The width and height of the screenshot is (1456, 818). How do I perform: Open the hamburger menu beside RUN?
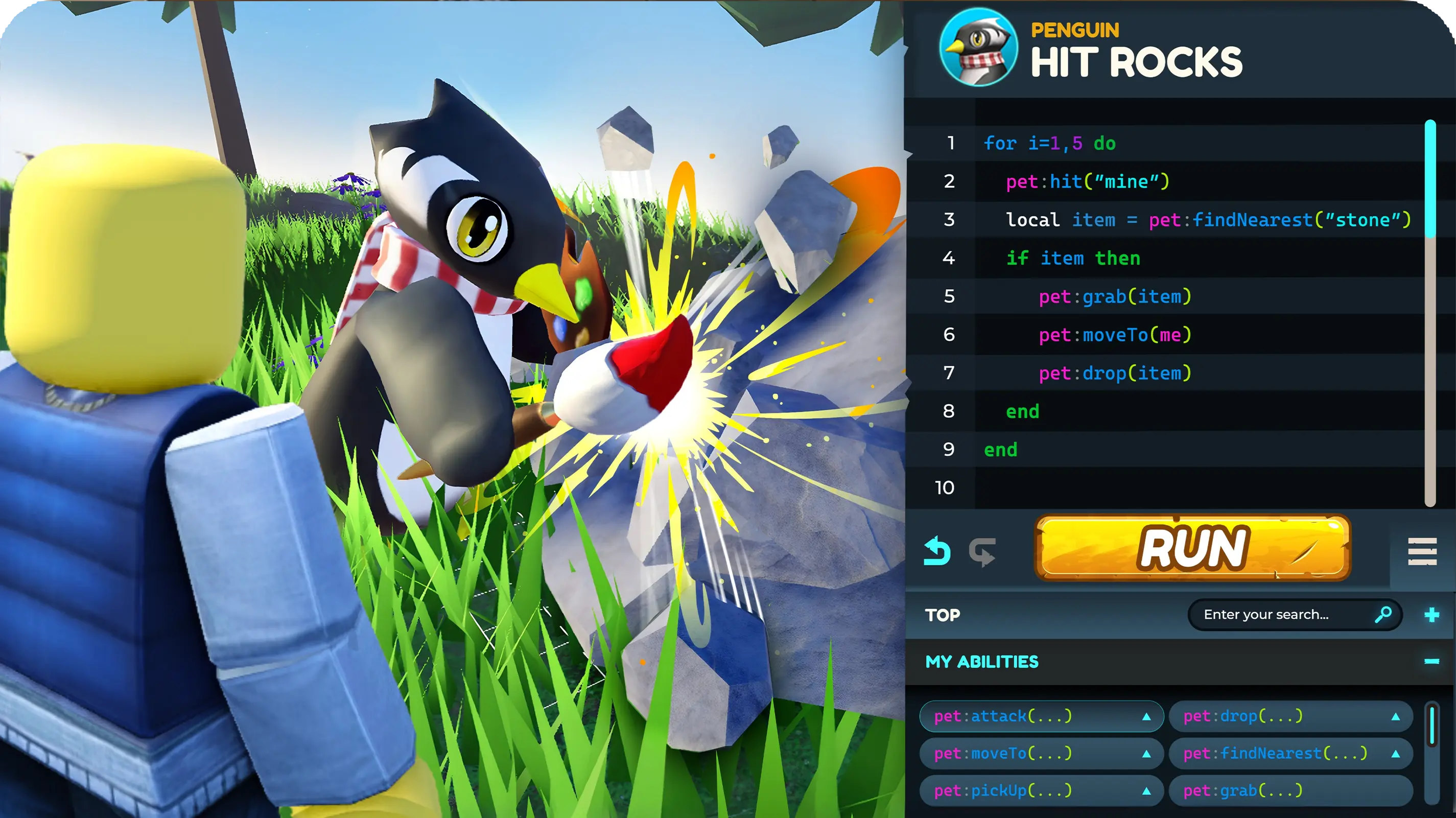[1422, 551]
